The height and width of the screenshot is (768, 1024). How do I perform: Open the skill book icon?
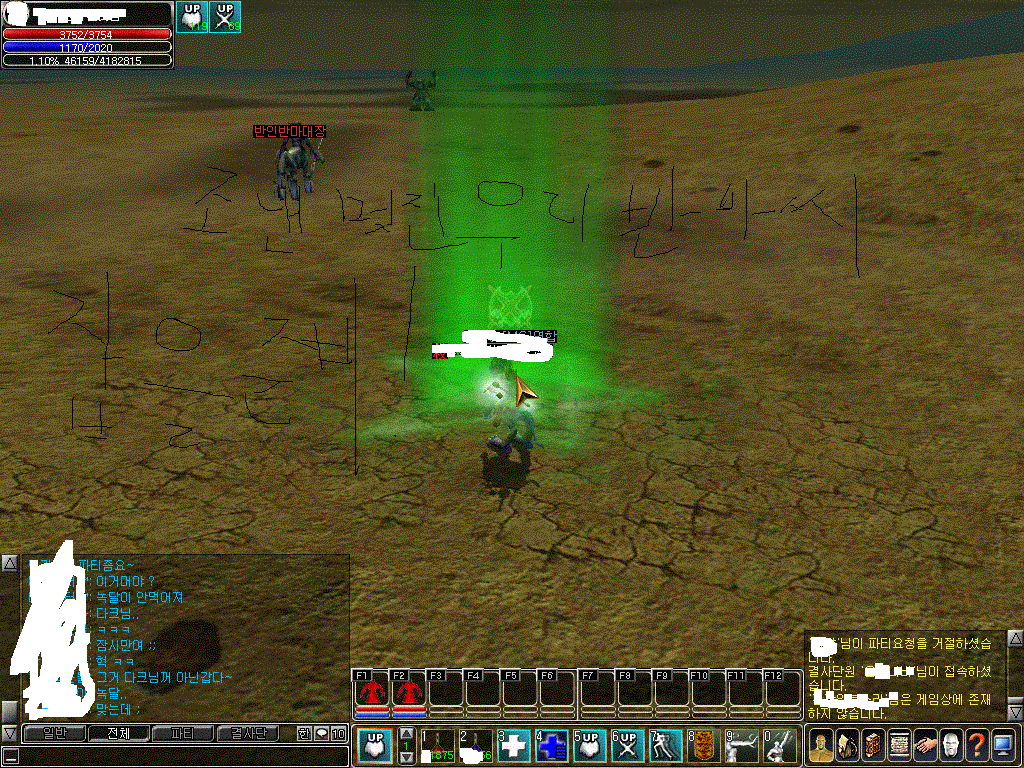tap(872, 746)
